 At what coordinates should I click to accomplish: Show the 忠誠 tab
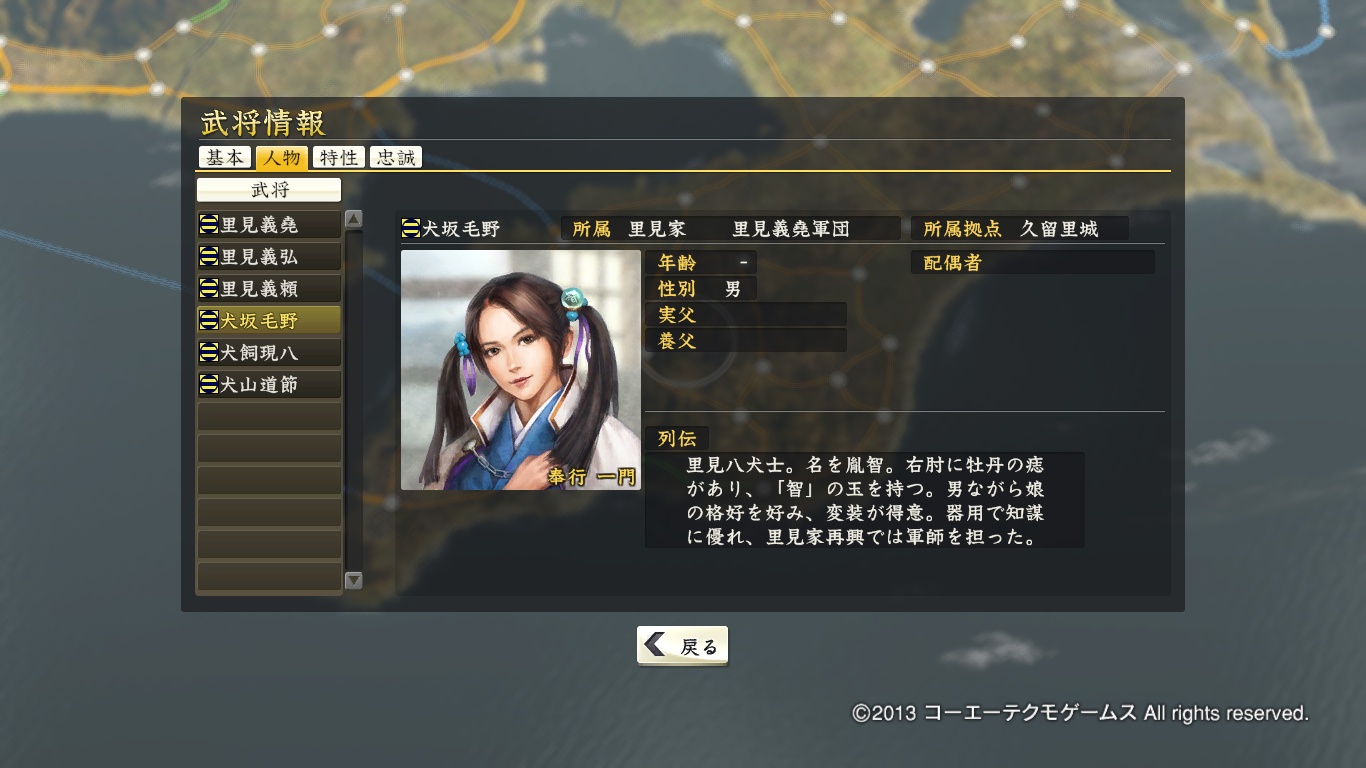click(x=396, y=158)
